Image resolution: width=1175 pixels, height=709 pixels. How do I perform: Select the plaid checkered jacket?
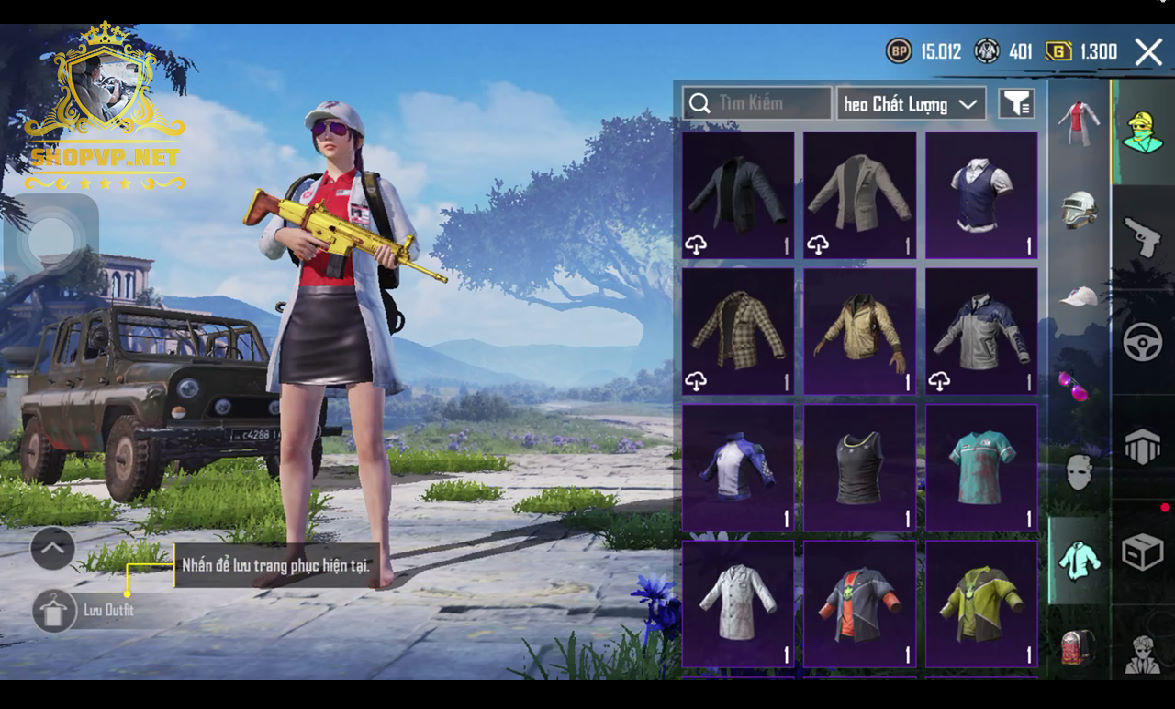(x=738, y=331)
